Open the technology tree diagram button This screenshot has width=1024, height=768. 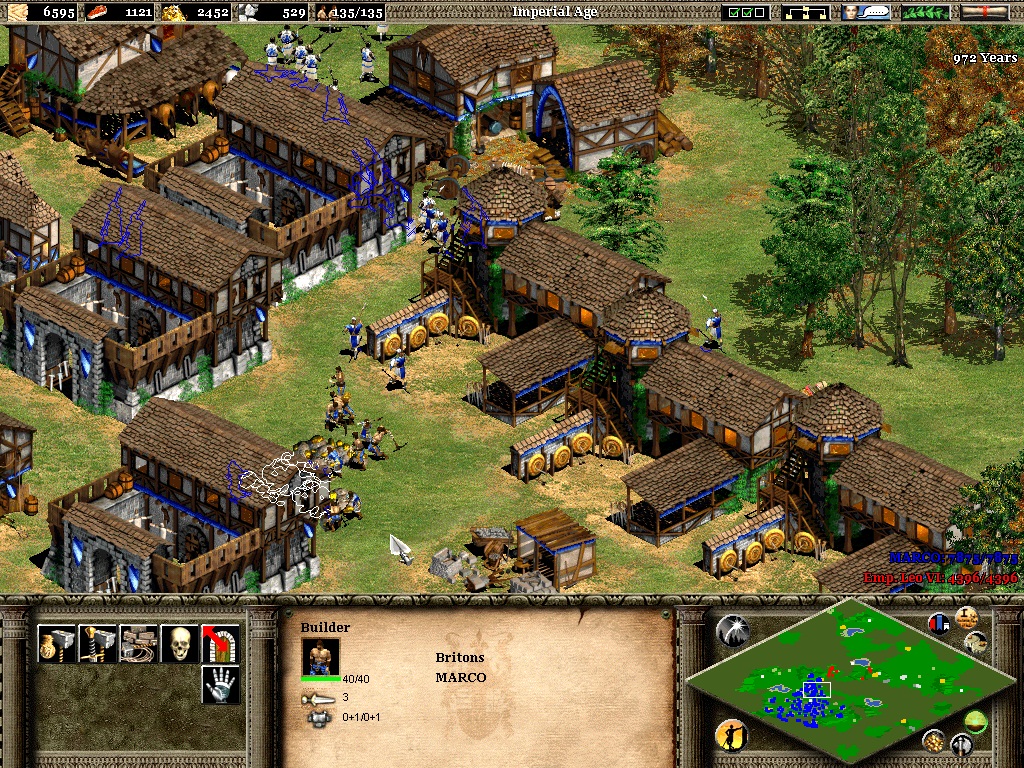pyautogui.click(x=805, y=12)
